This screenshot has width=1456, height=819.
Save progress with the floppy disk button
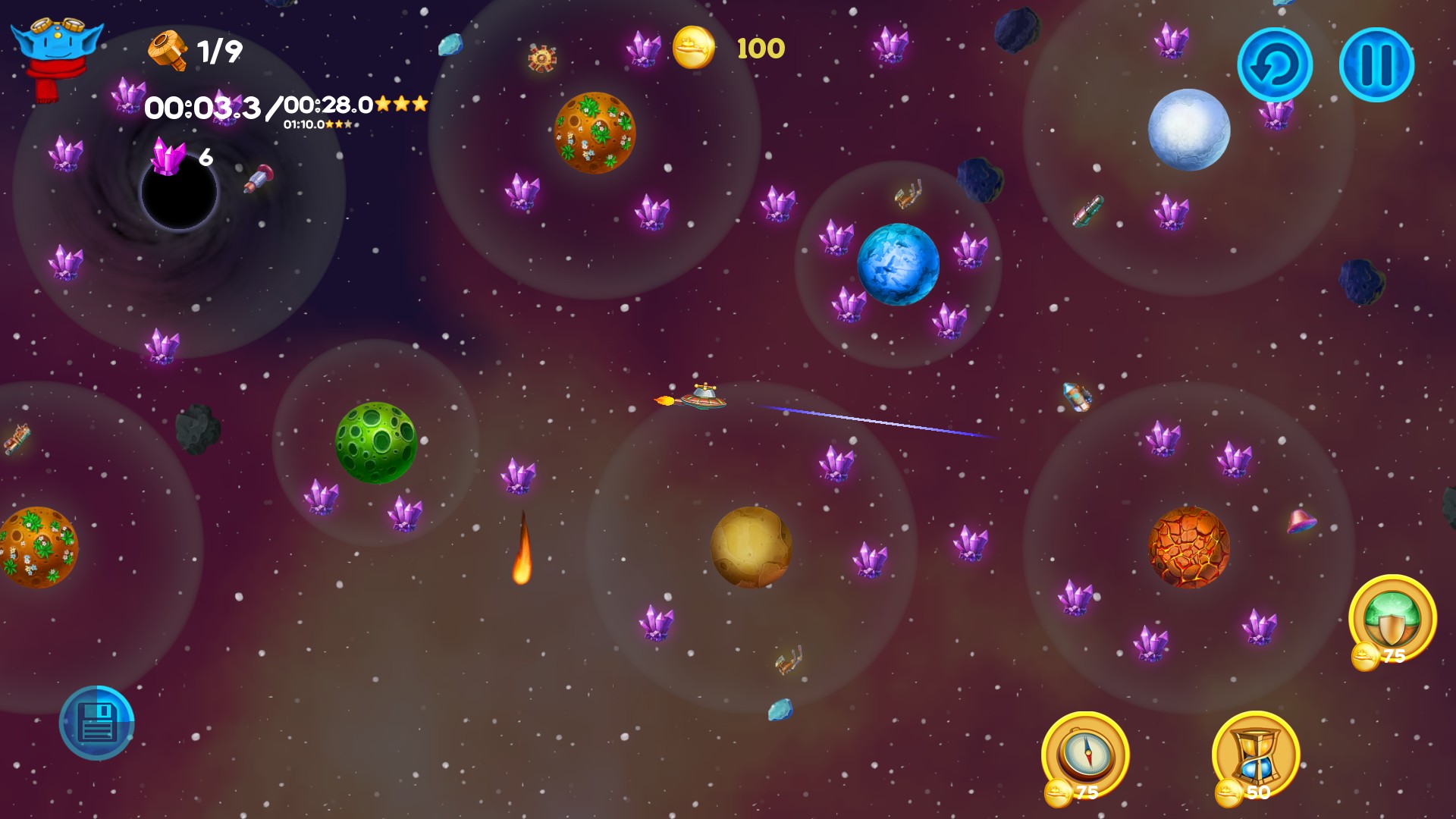(x=97, y=723)
